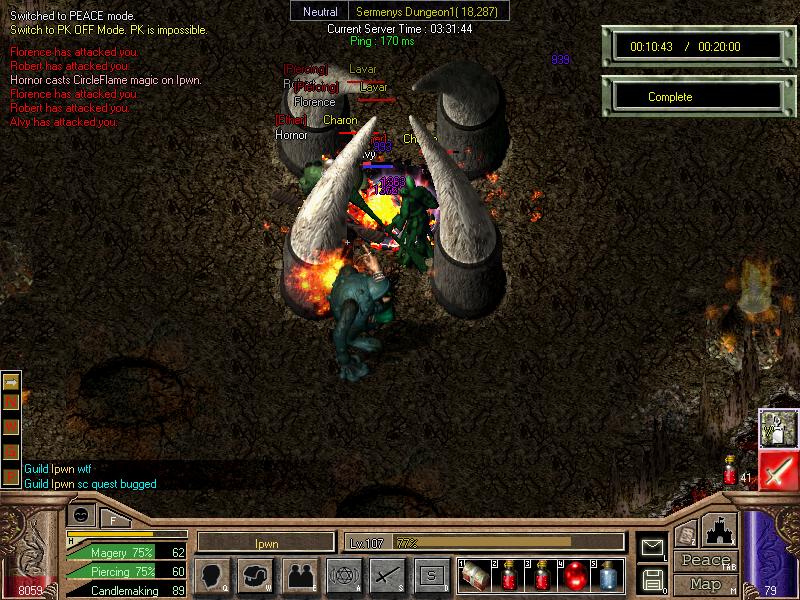Select the candle skill icon above the sword
This screenshot has width=800, height=600.
pos(778,428)
